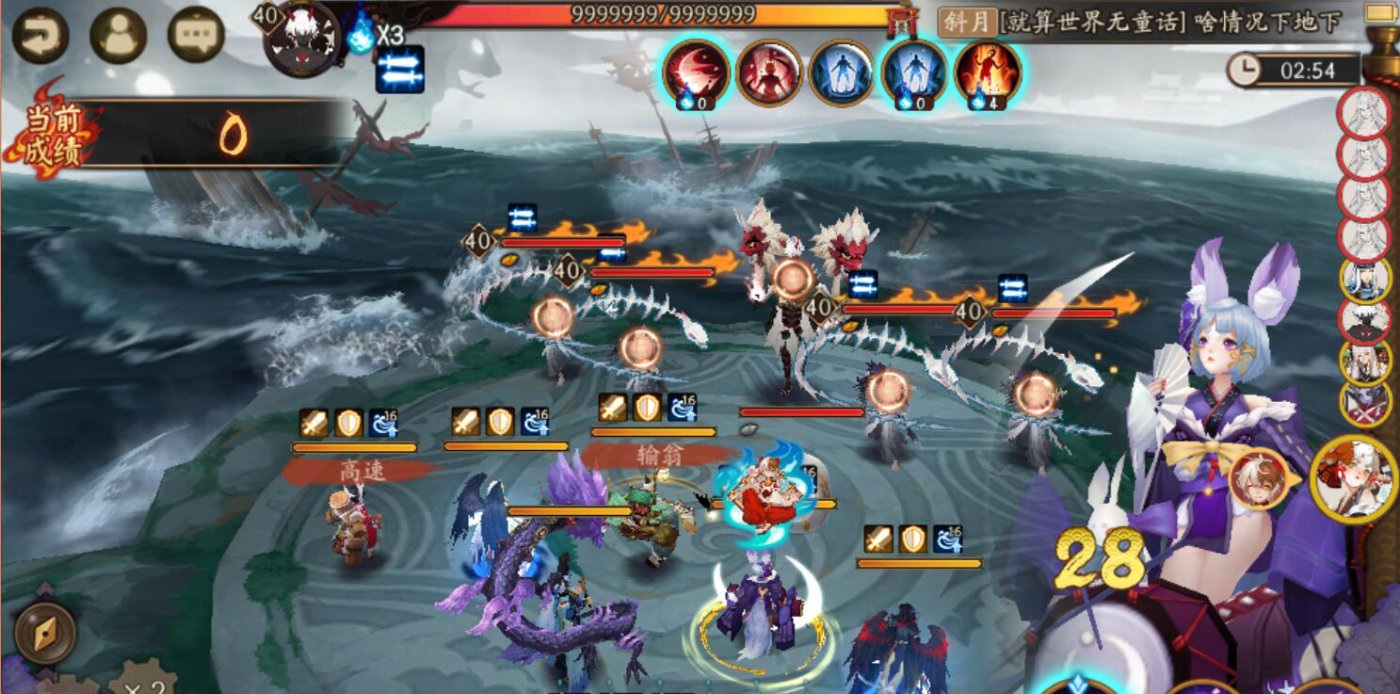The width and height of the screenshot is (1400, 694).
Task: Inspect the flaming figure boss skill costing 4
Action: click(987, 72)
